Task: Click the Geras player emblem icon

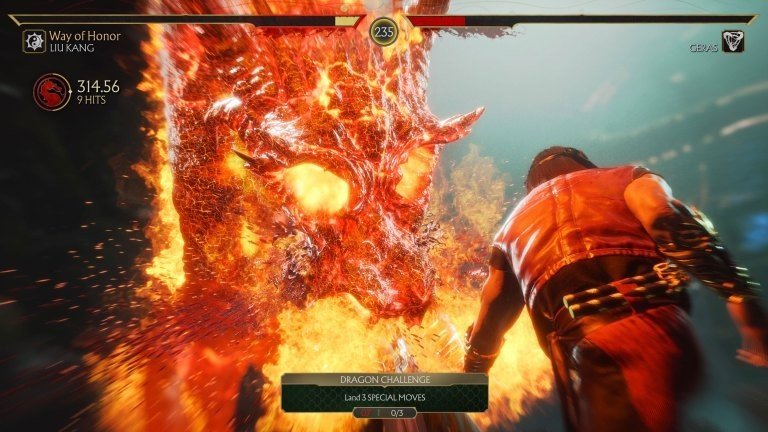Action: [733, 41]
